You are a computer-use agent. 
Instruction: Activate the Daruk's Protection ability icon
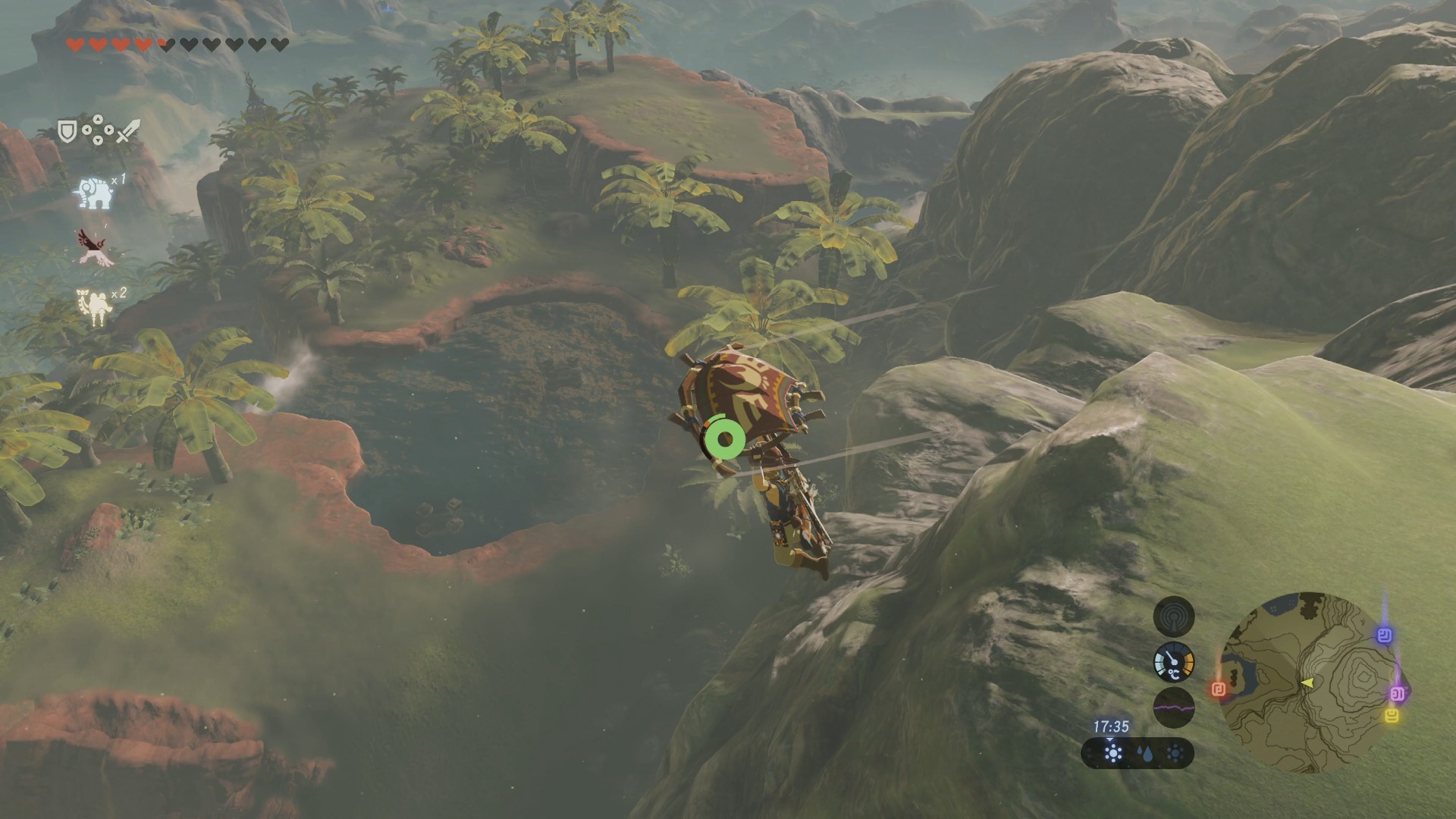(95, 193)
